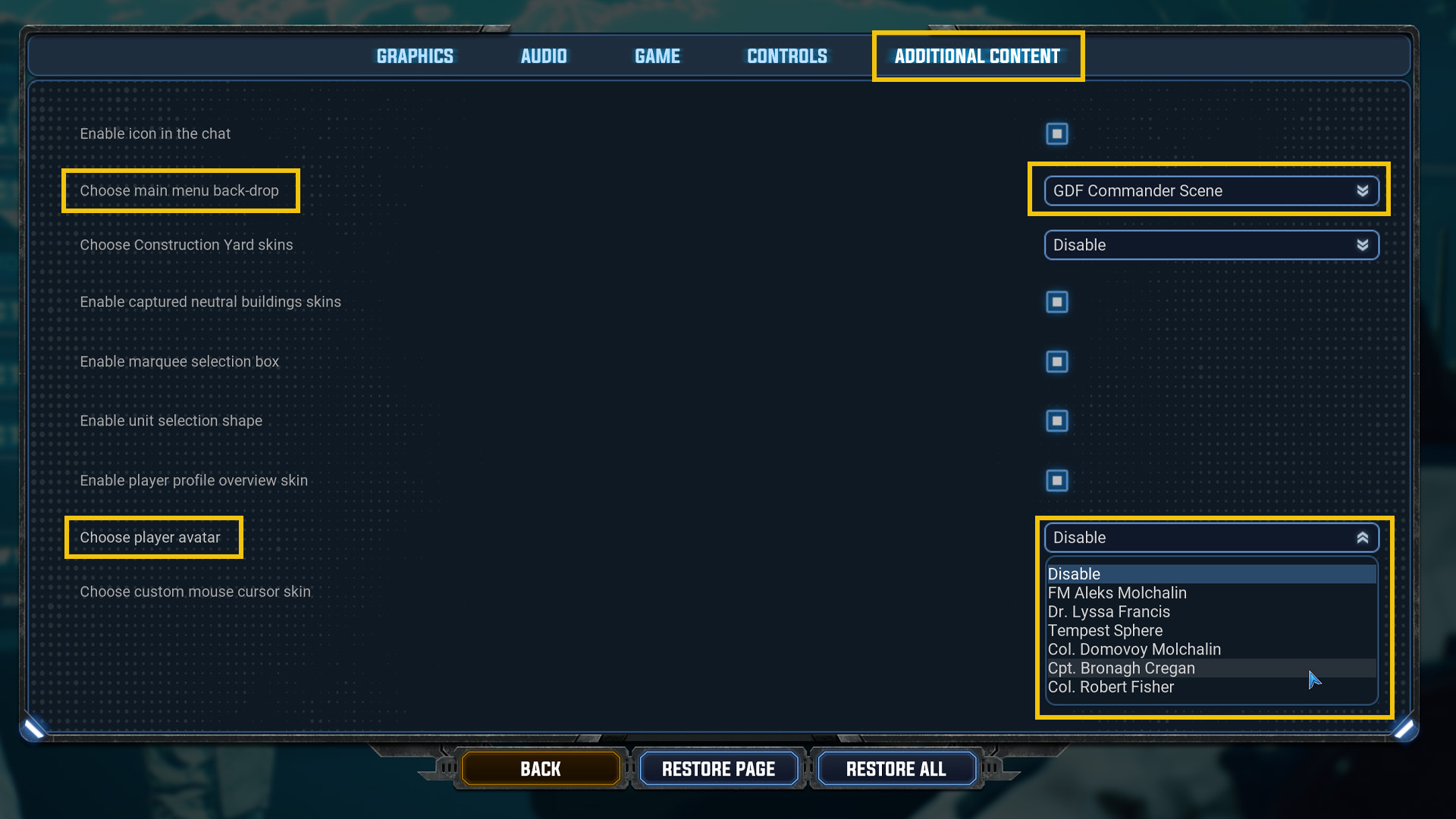This screenshot has width=1456, height=819.
Task: Toggle player profile overview skin
Action: pos(1057,480)
